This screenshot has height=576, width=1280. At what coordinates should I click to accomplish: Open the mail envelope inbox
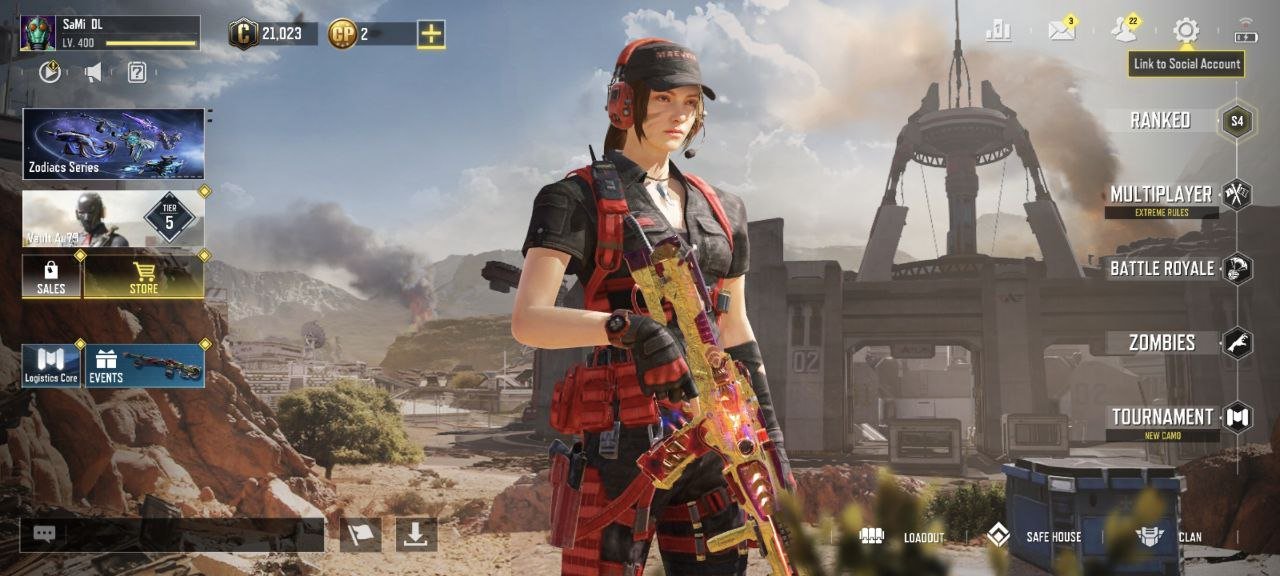(x=1061, y=31)
